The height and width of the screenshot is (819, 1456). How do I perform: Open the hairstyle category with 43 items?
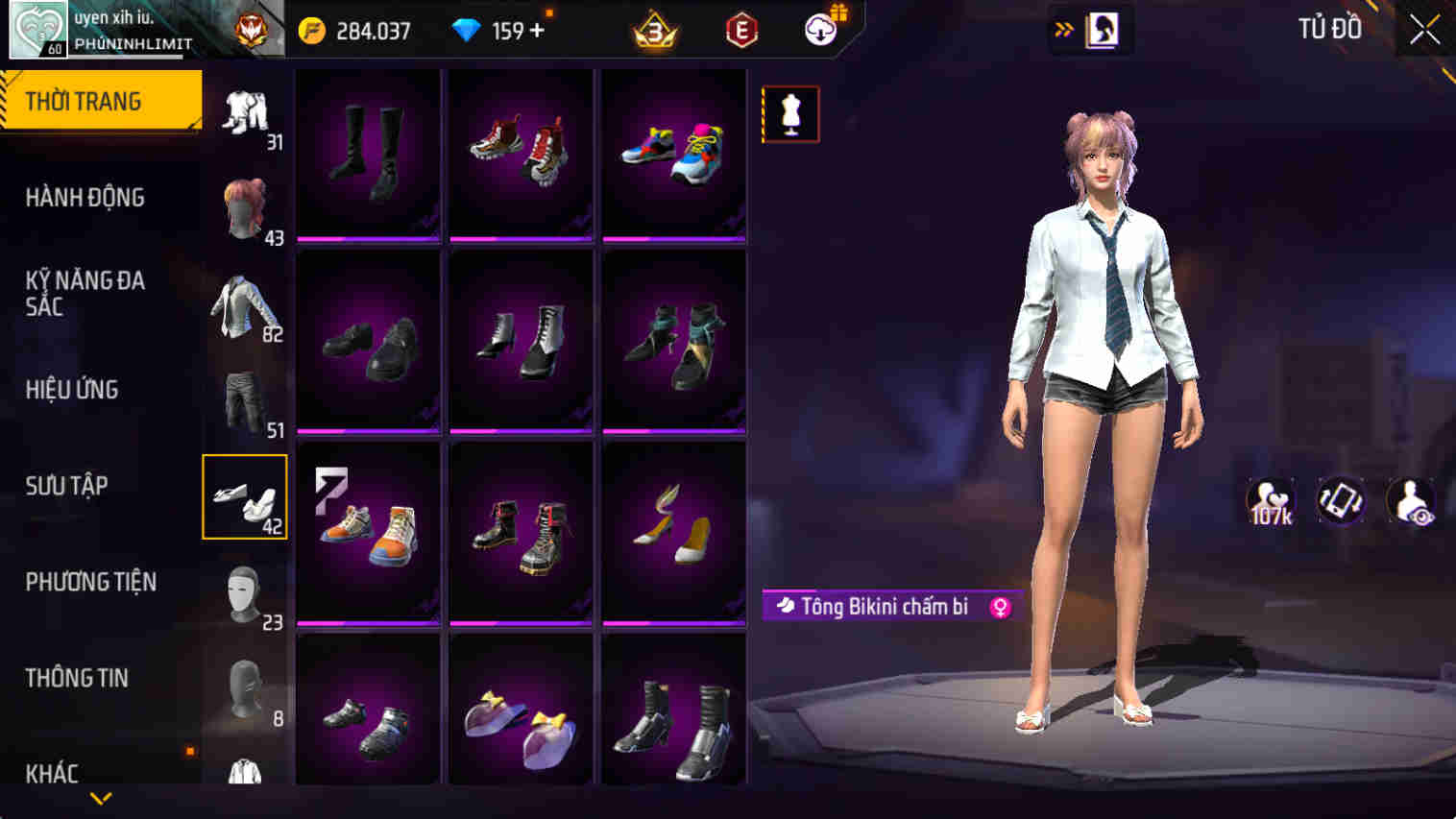pyautogui.click(x=245, y=206)
